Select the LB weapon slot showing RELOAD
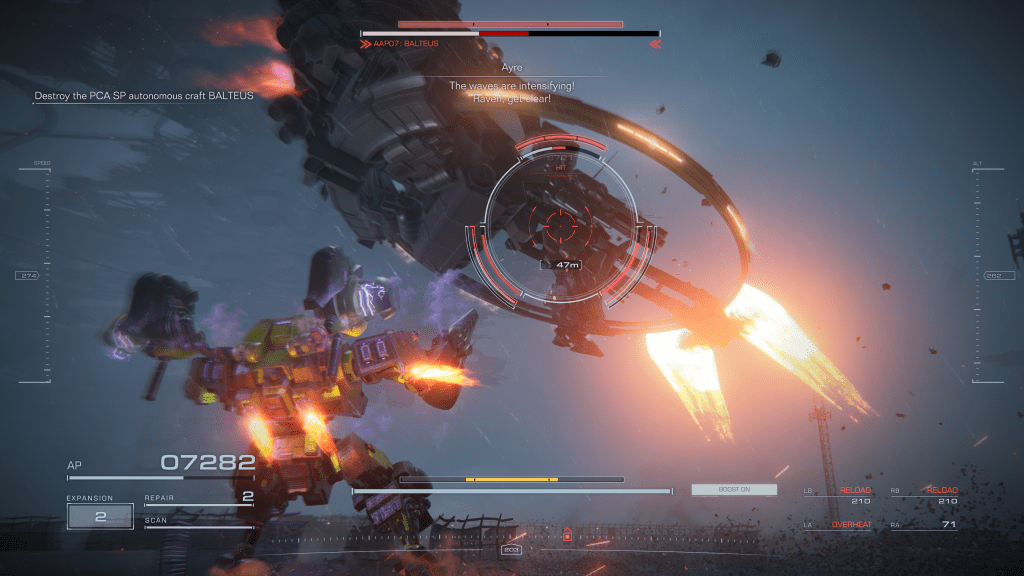 (x=838, y=495)
